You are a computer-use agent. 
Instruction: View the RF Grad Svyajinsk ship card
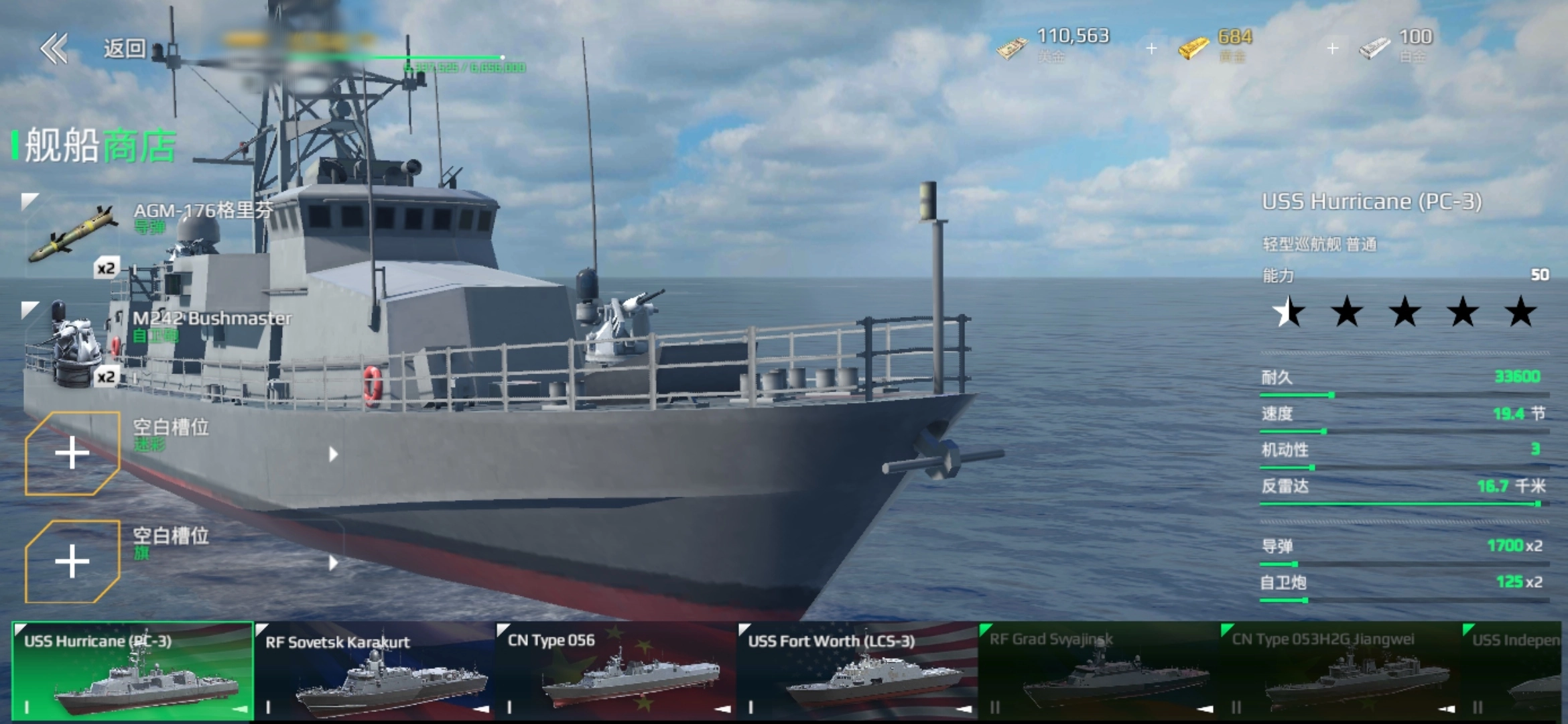pyautogui.click(x=1099, y=670)
